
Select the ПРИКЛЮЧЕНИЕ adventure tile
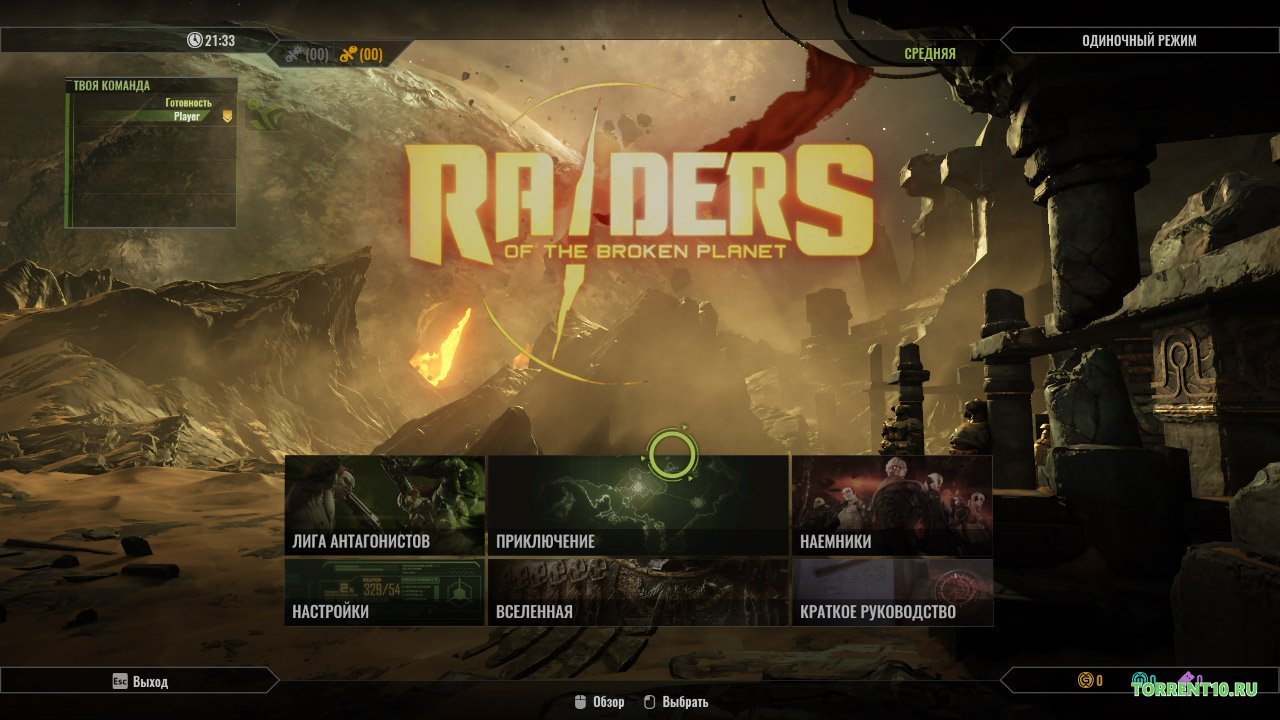coord(638,505)
